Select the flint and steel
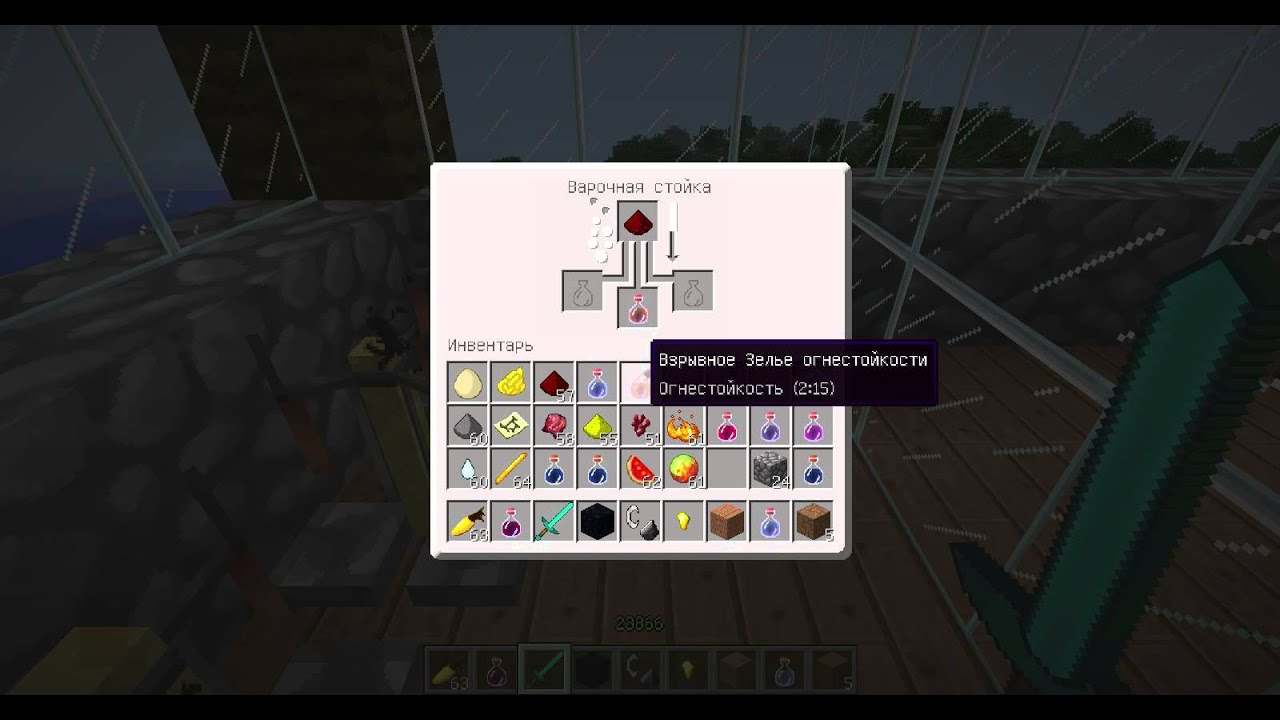Image resolution: width=1280 pixels, height=720 pixels. click(x=639, y=522)
